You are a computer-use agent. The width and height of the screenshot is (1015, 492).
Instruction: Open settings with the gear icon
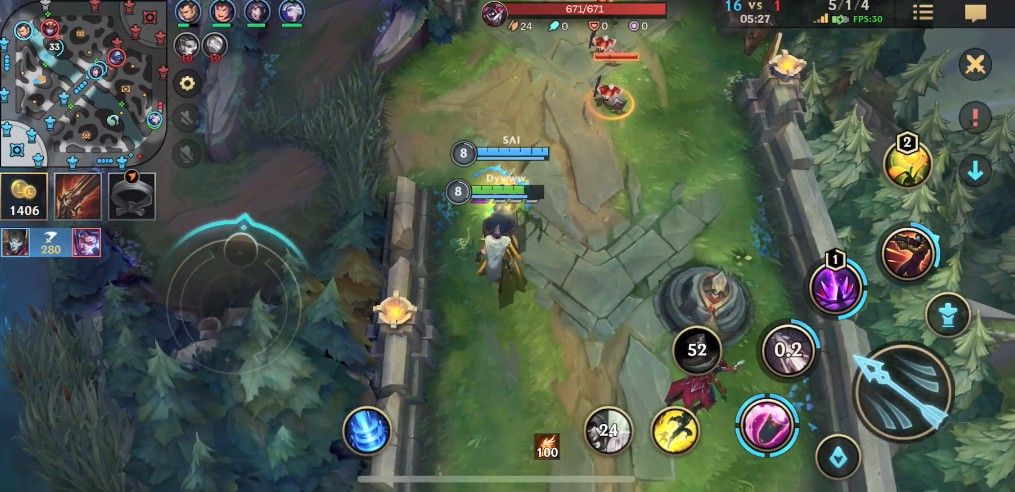click(187, 82)
